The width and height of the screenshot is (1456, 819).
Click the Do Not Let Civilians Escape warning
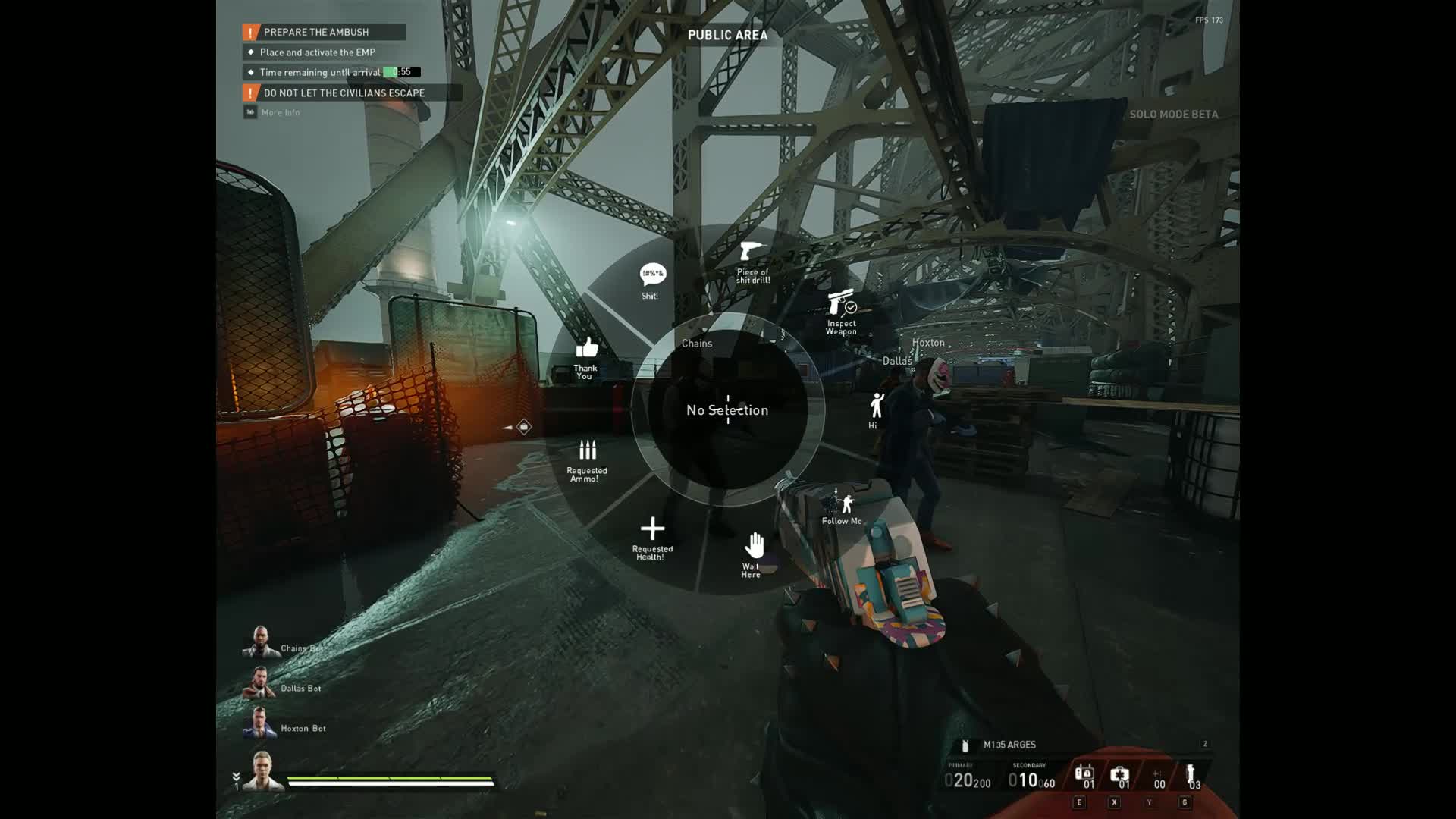point(344,93)
